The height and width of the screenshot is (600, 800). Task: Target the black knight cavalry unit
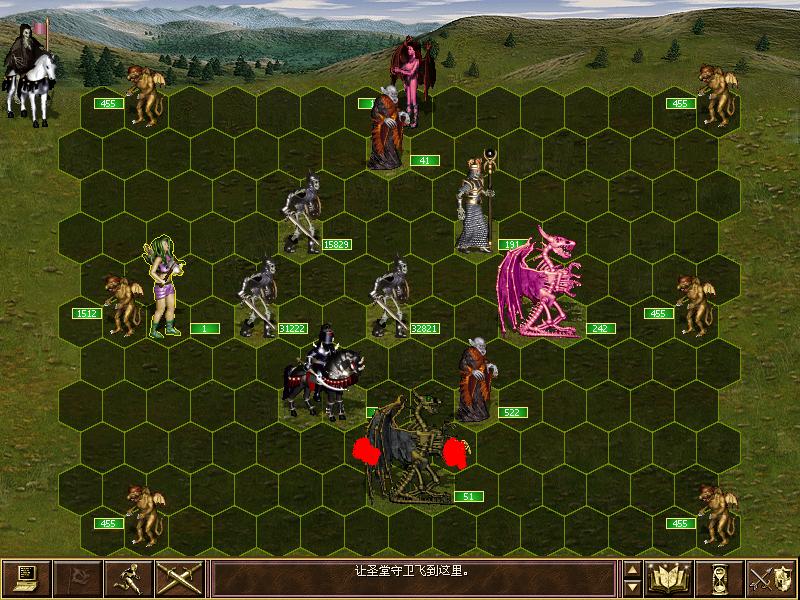point(320,372)
